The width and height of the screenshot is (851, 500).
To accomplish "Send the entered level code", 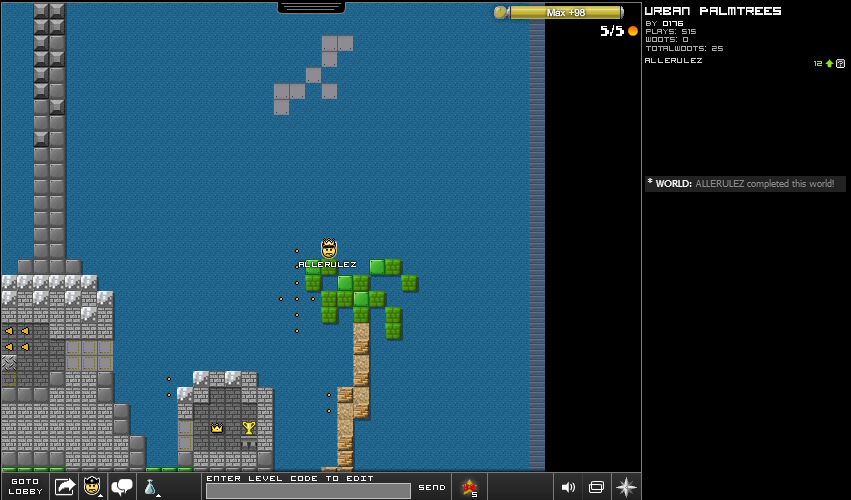I will [x=432, y=487].
